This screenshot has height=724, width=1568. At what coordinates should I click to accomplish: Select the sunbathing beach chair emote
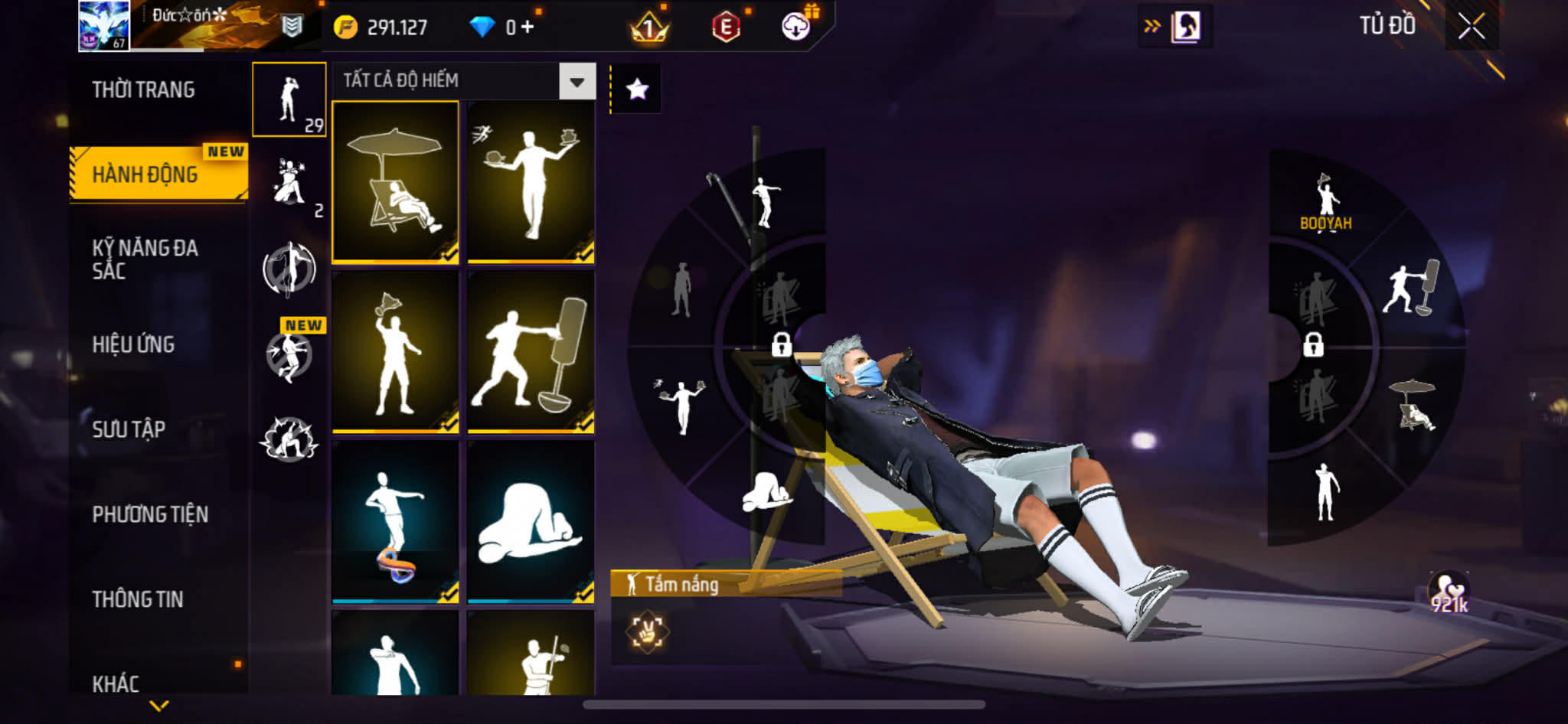click(x=395, y=182)
